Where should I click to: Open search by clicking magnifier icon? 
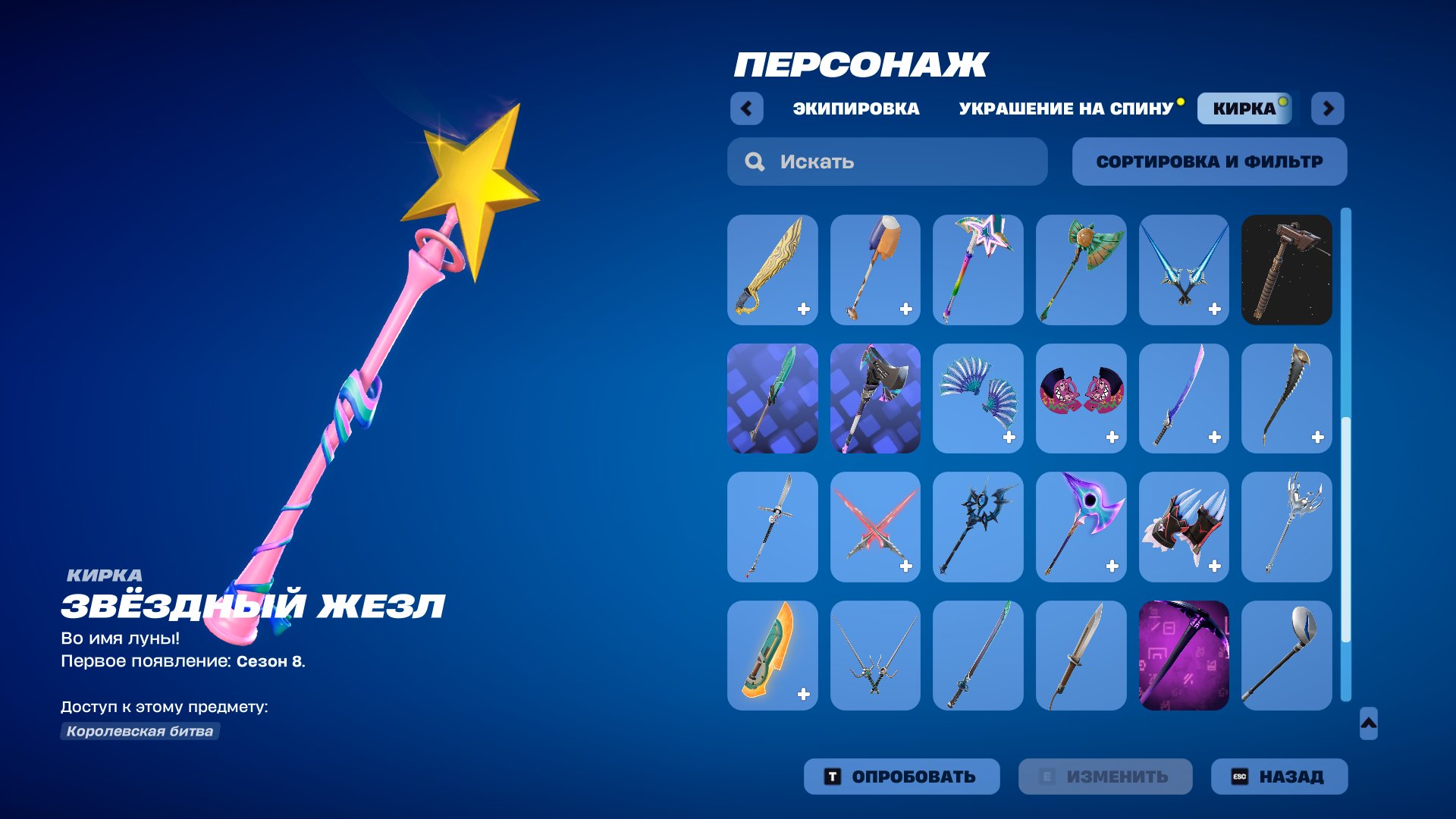tap(754, 162)
